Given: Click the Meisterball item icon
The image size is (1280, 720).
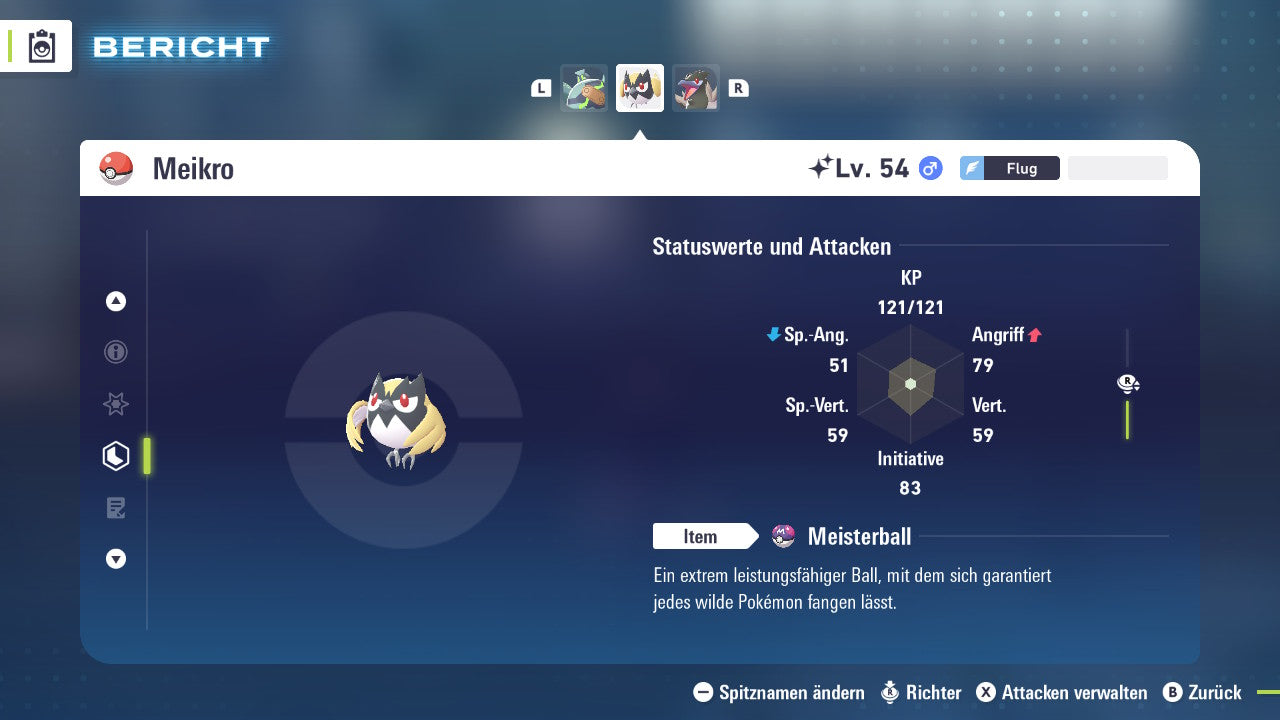Looking at the screenshot, I should (785, 537).
